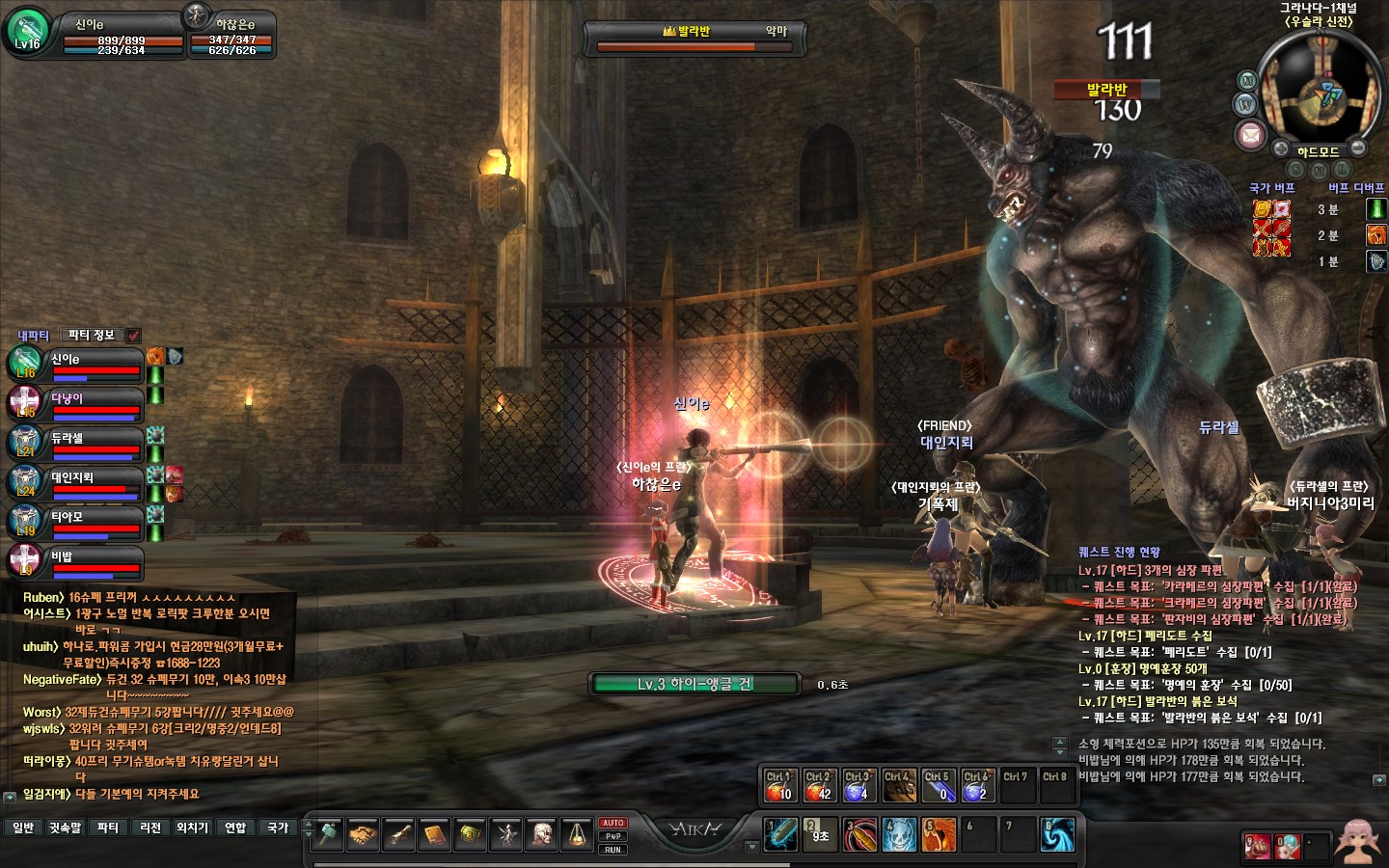Switch to the 일반 chat tab
Viewport: 1389px width, 868px height.
pos(23,827)
